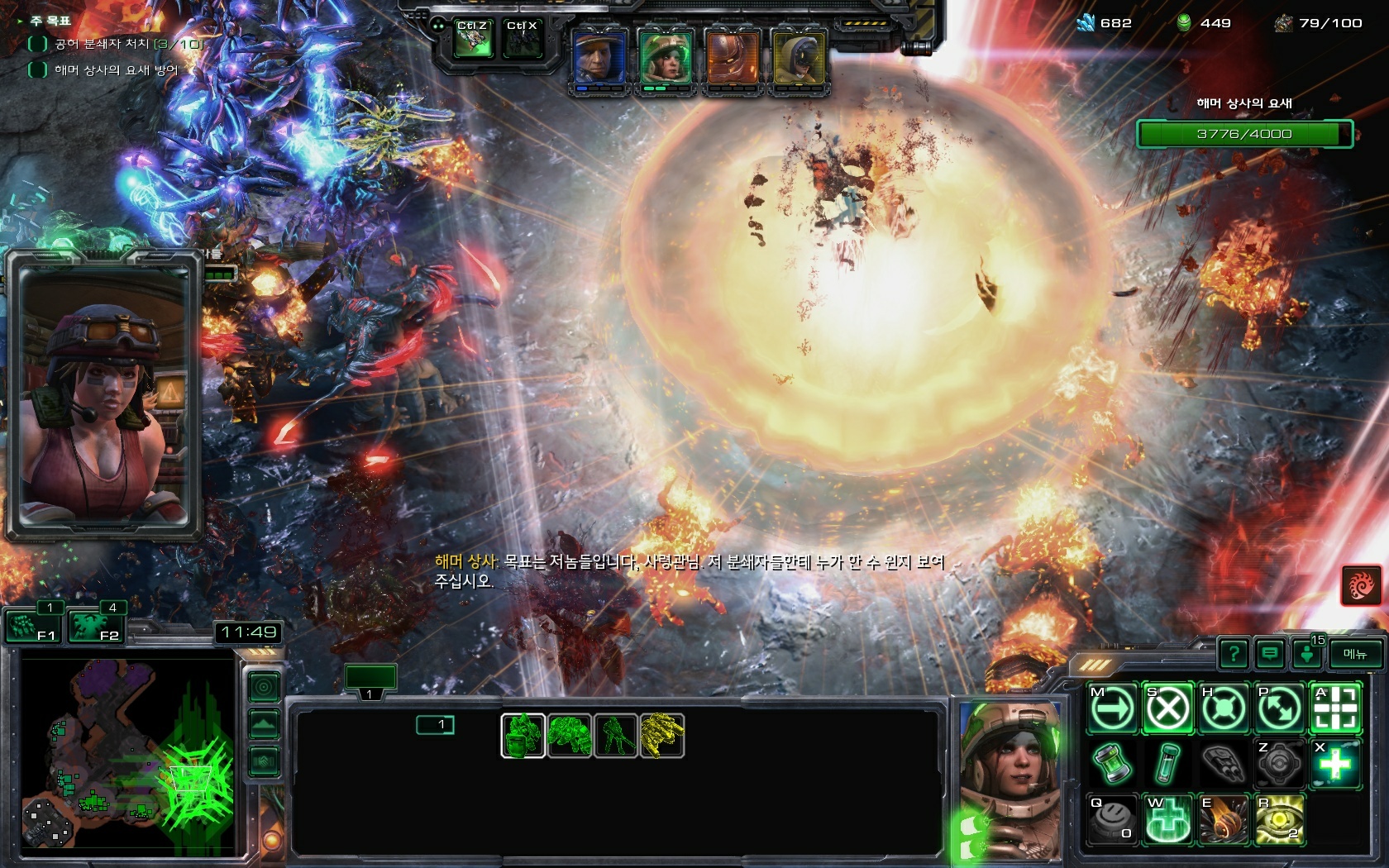Activate the green healing dome ability
This screenshot has height=868, width=1389.
(1167, 820)
